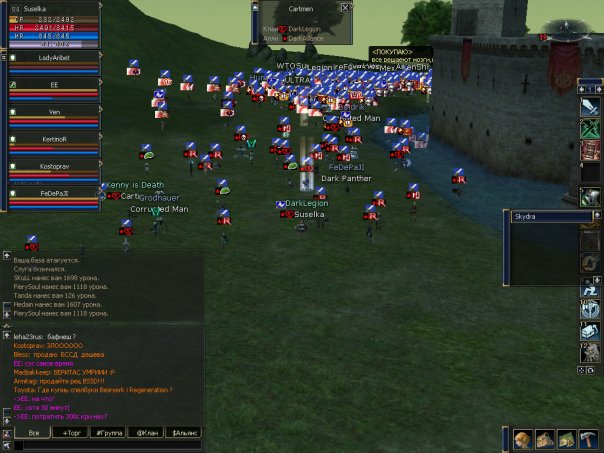Image resolution: width=604 pixels, height=453 pixels.
Task: Select party member EE
Action: tap(54, 85)
